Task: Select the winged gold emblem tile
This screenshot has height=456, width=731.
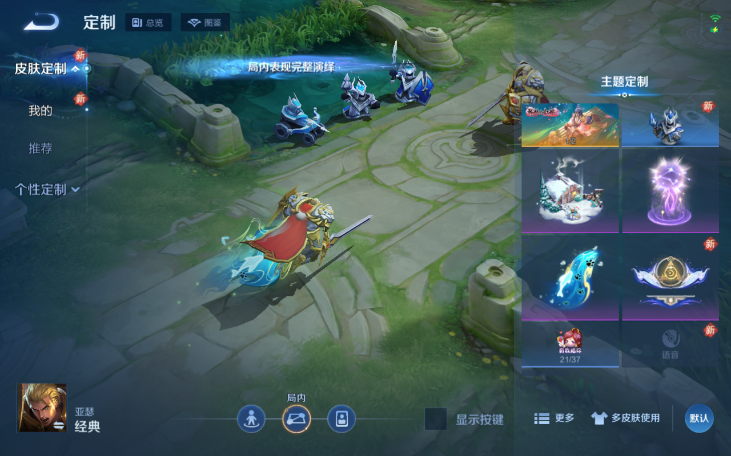Action: point(670,278)
